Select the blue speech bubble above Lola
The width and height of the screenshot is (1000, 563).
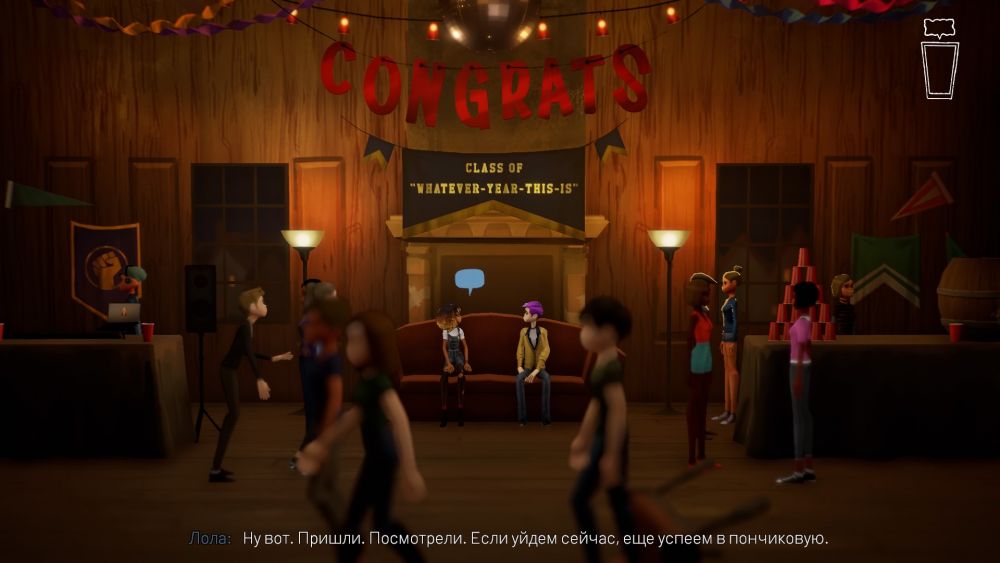point(469,281)
